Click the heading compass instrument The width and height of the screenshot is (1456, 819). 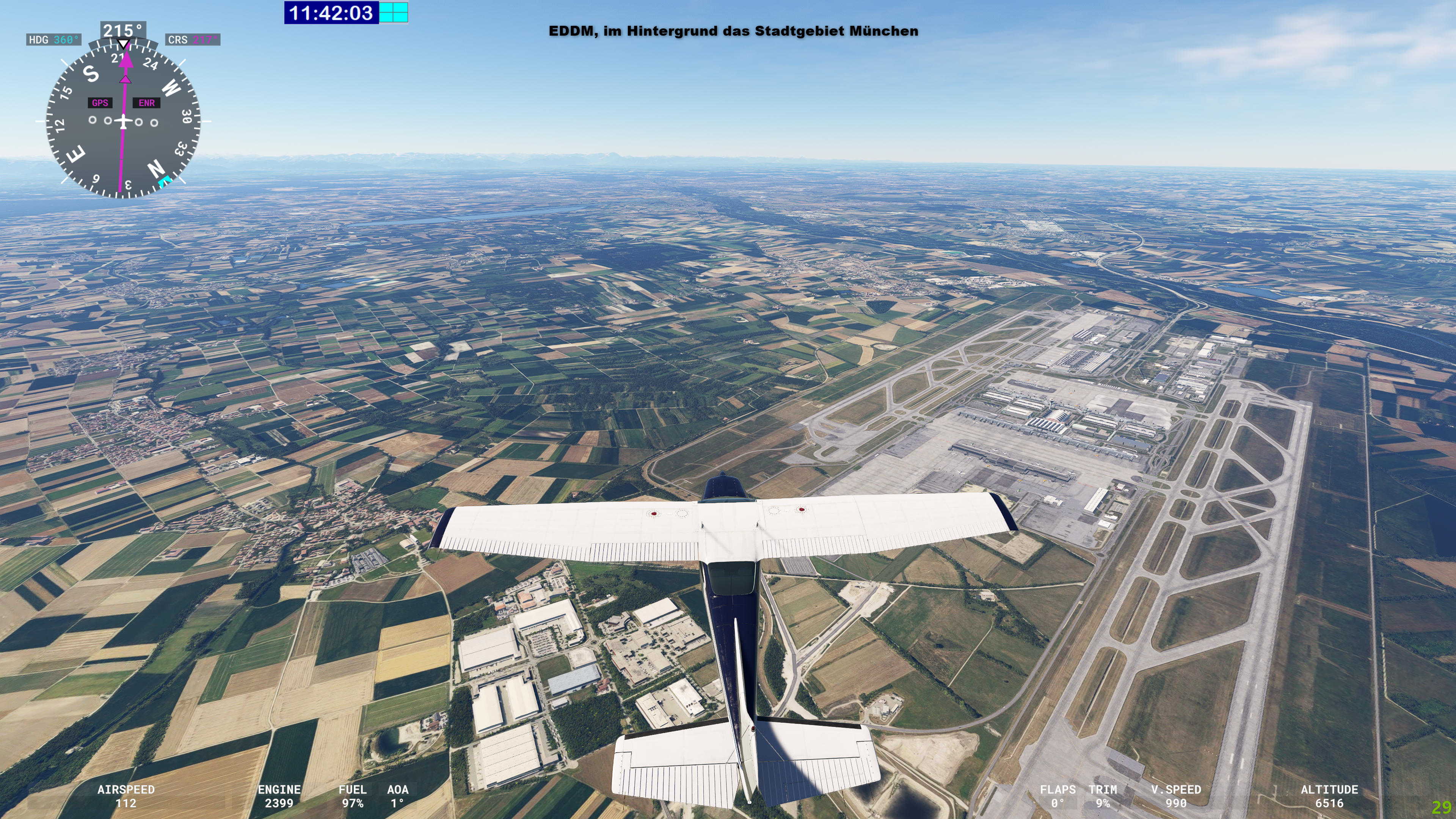(123, 121)
